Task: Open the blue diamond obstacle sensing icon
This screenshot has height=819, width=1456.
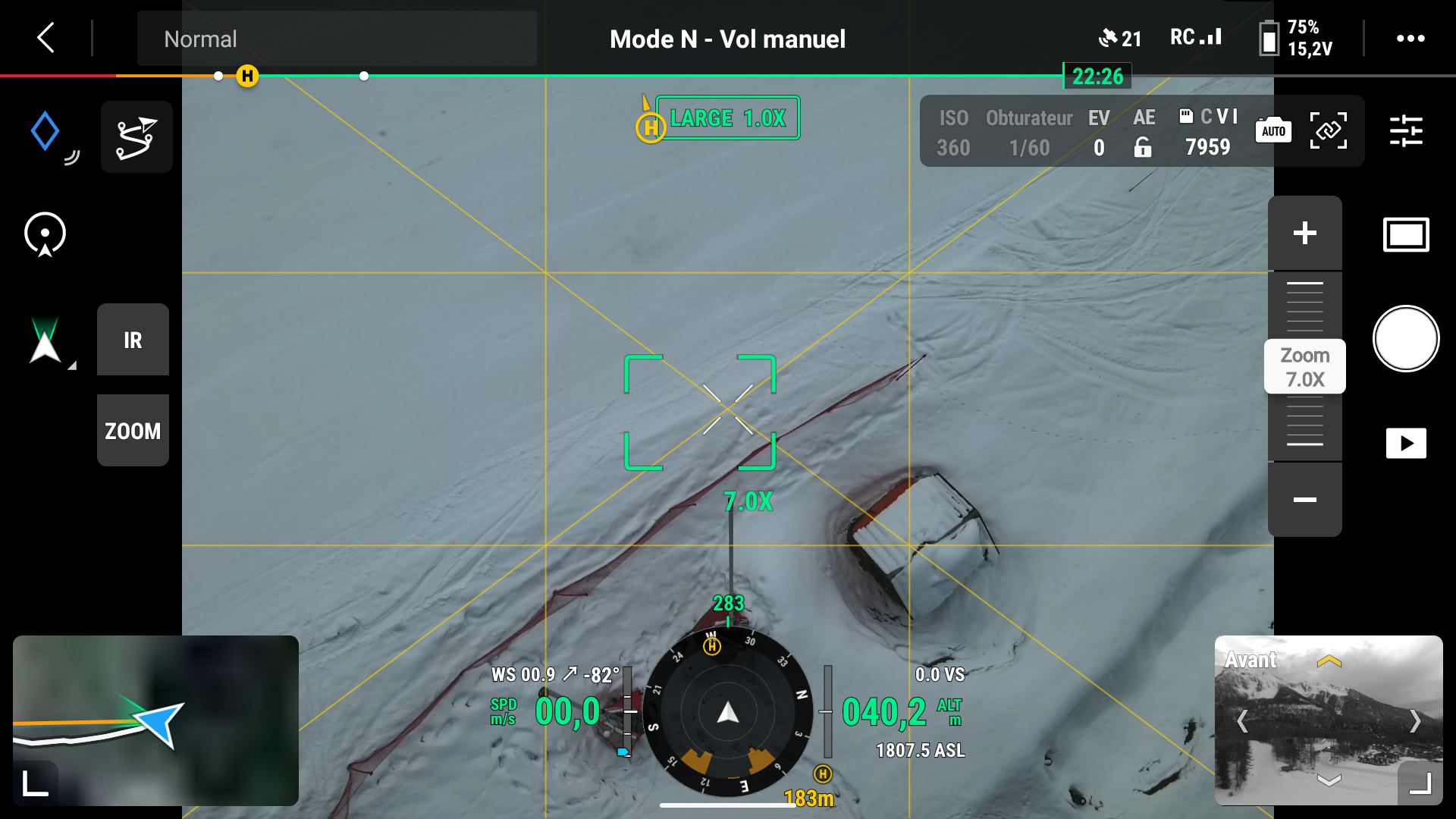Action: tap(45, 131)
